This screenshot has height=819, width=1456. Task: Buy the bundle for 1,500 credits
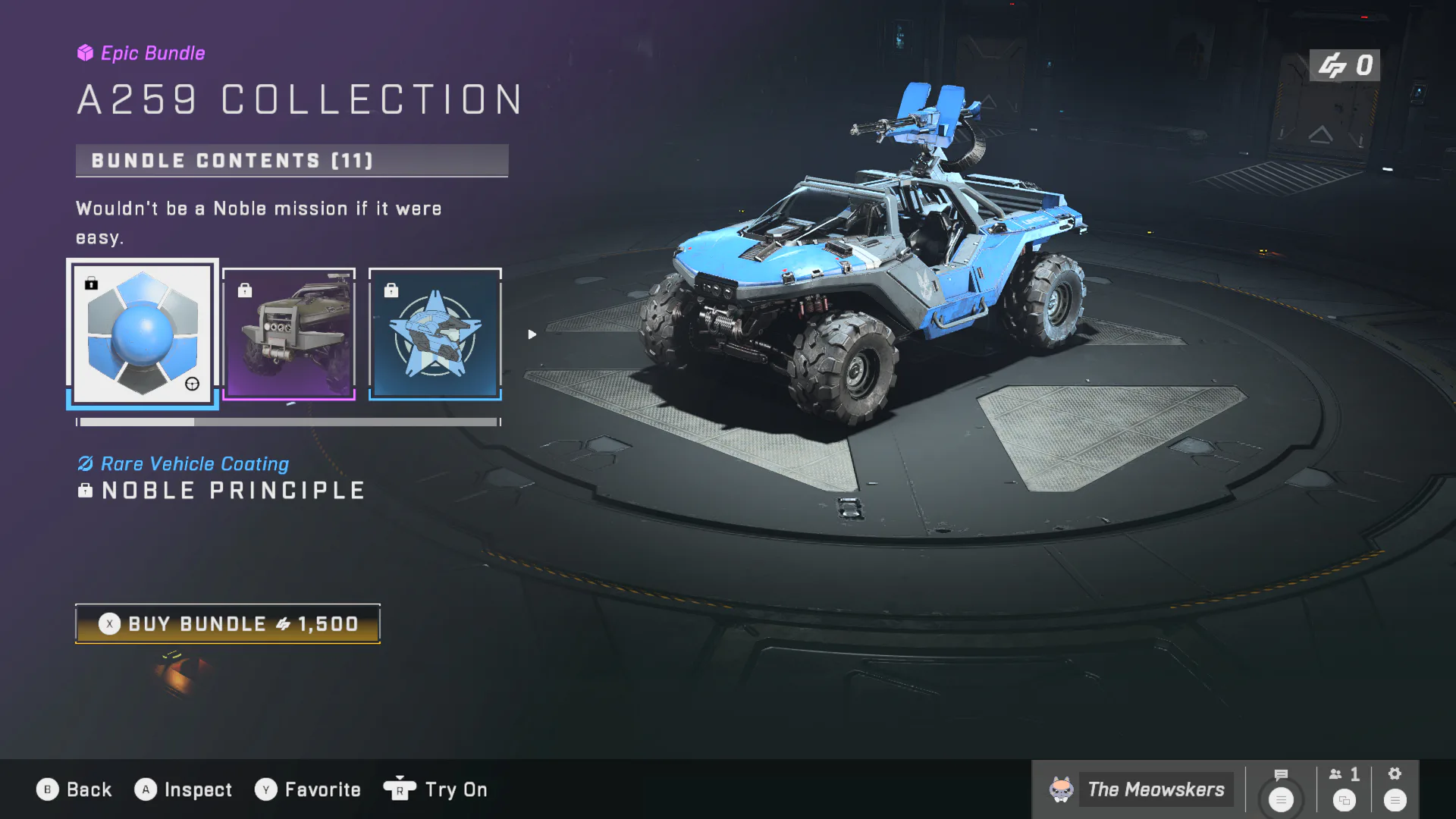pos(227,623)
